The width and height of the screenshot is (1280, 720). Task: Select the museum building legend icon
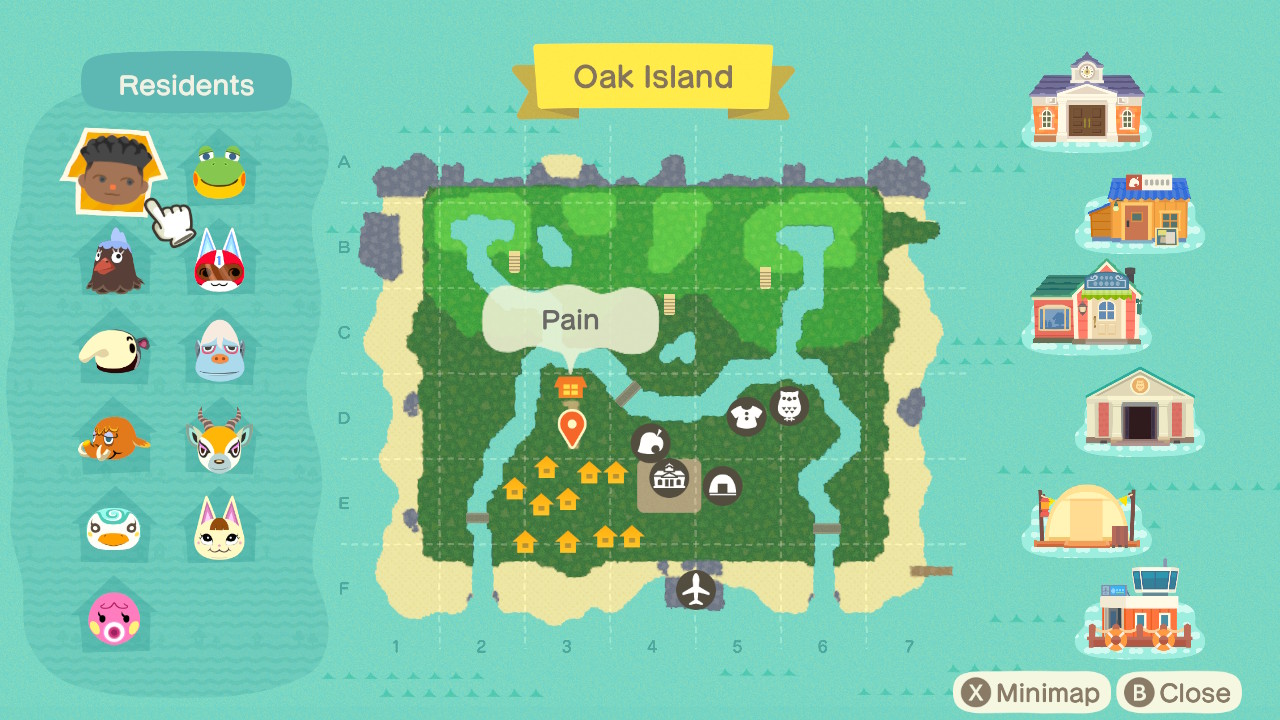[x=1139, y=408]
